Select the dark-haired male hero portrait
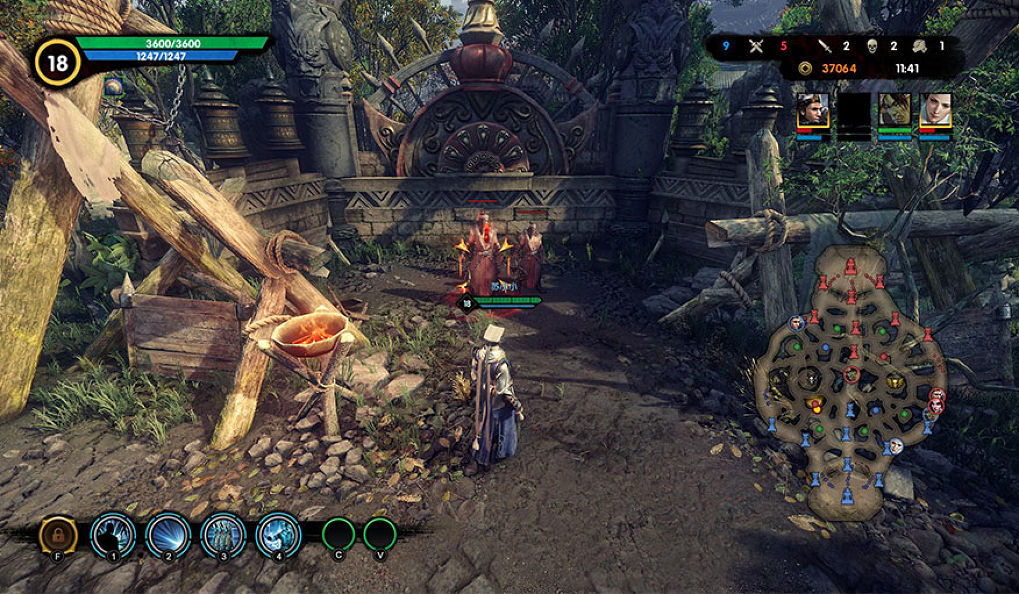 [812, 111]
